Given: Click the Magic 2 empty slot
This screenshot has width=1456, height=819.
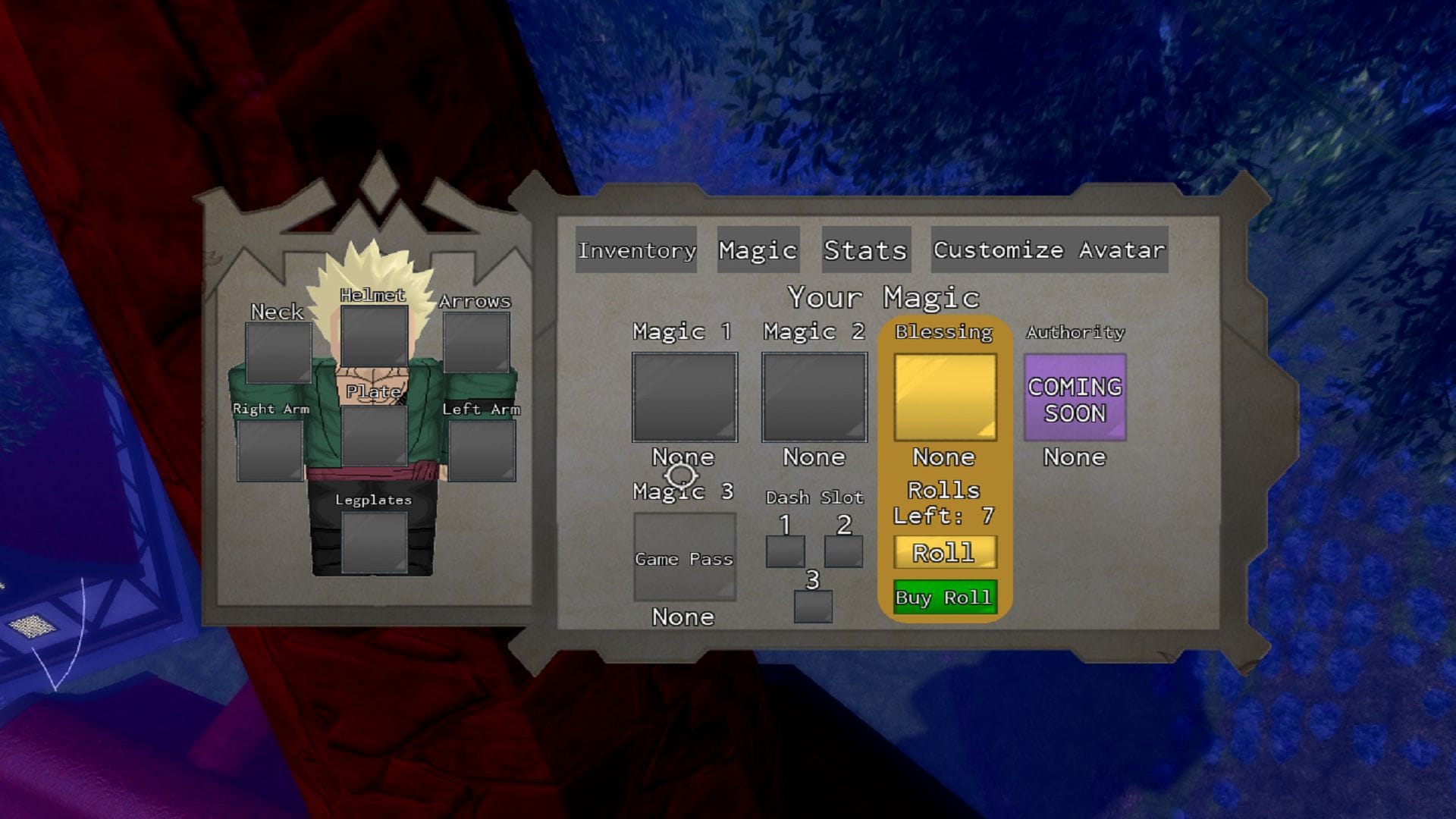Looking at the screenshot, I should pos(815,396).
